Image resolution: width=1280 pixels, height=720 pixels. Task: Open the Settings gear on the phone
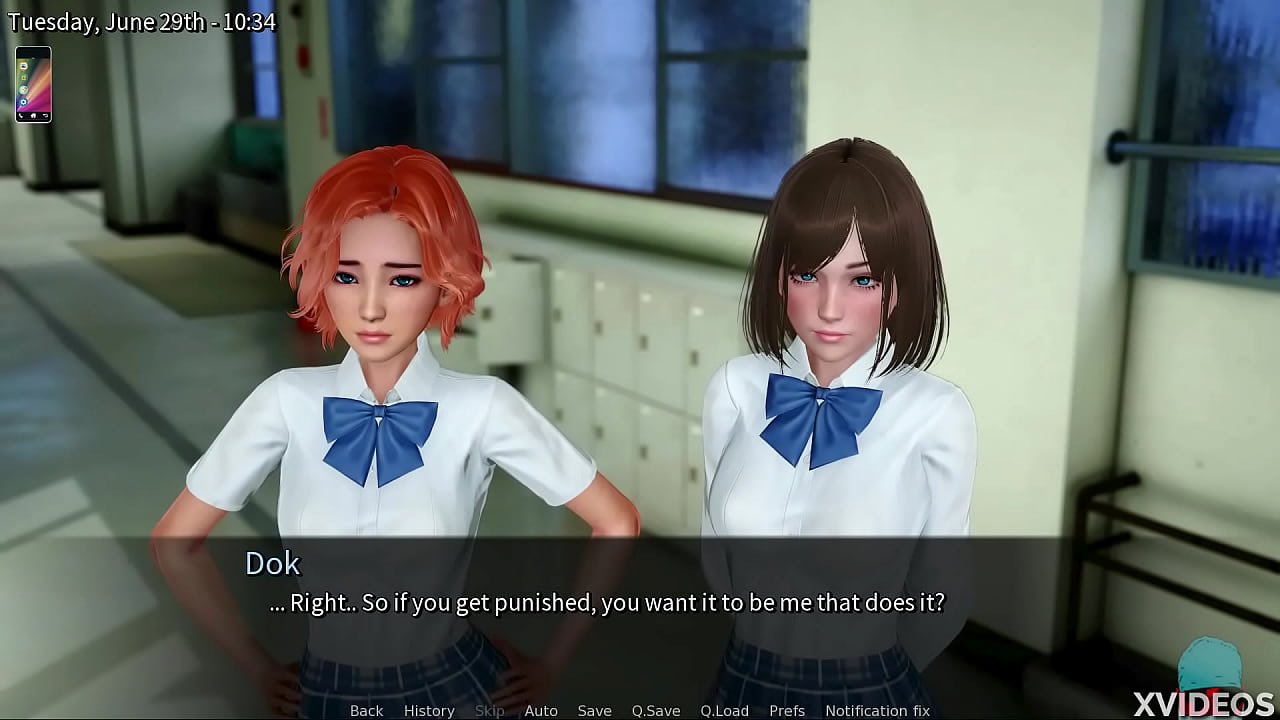24,101
